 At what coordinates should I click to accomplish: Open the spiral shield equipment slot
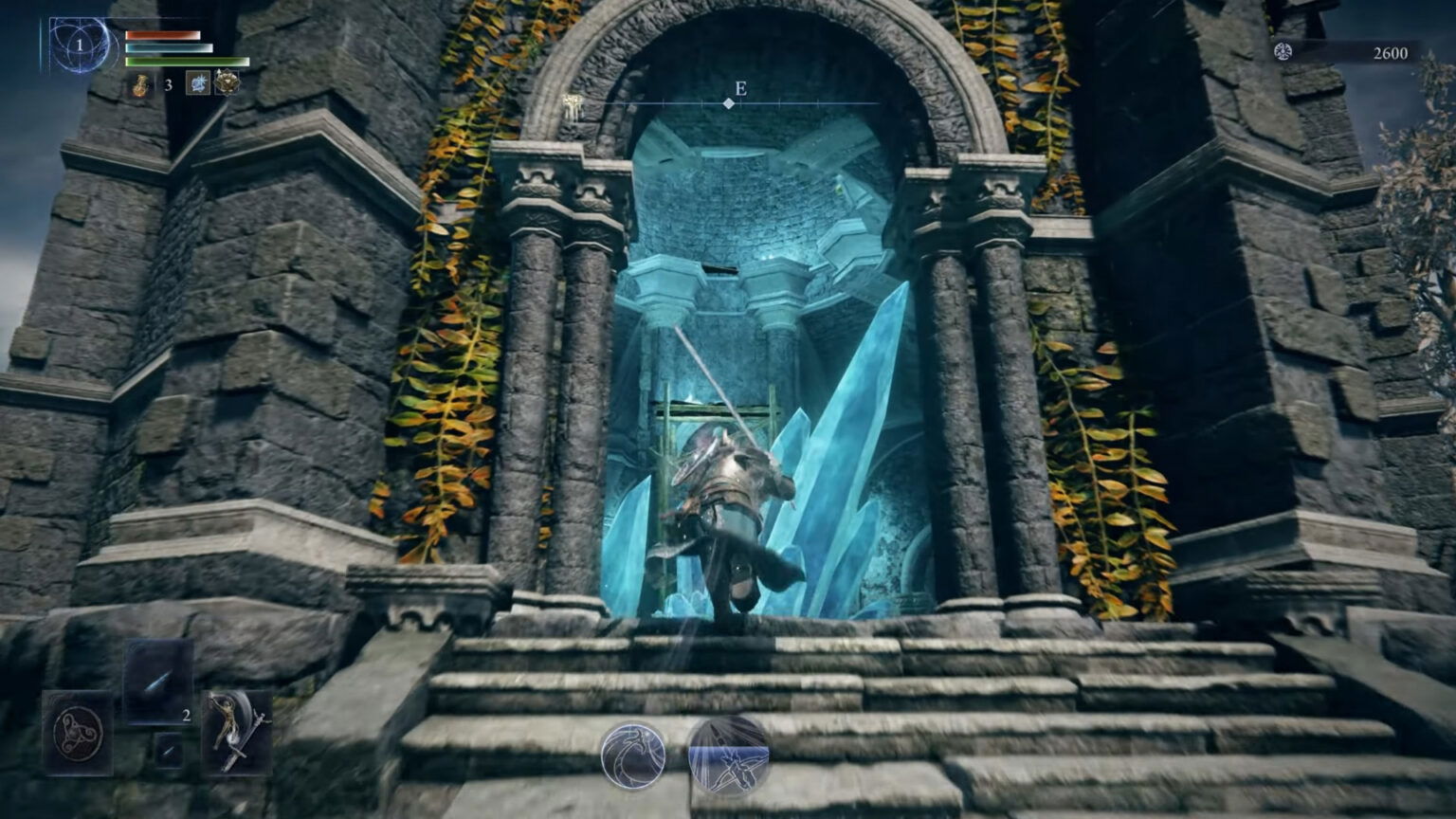(76, 731)
